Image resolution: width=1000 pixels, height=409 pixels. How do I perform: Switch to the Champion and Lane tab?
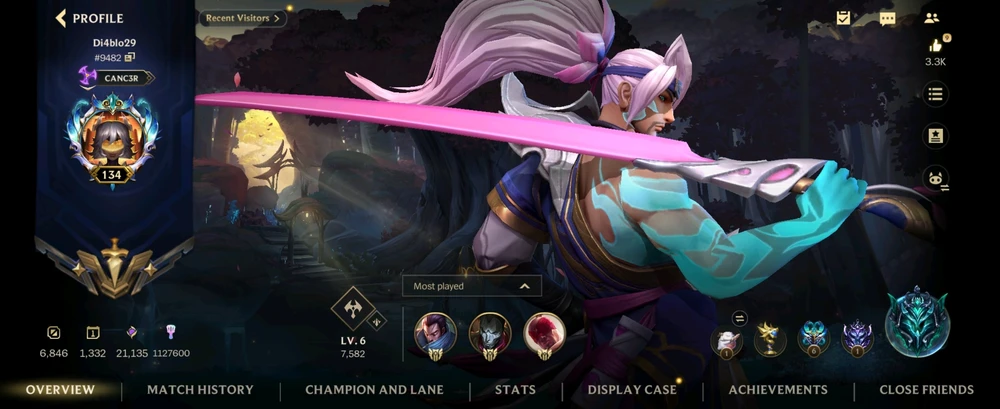pyautogui.click(x=374, y=390)
